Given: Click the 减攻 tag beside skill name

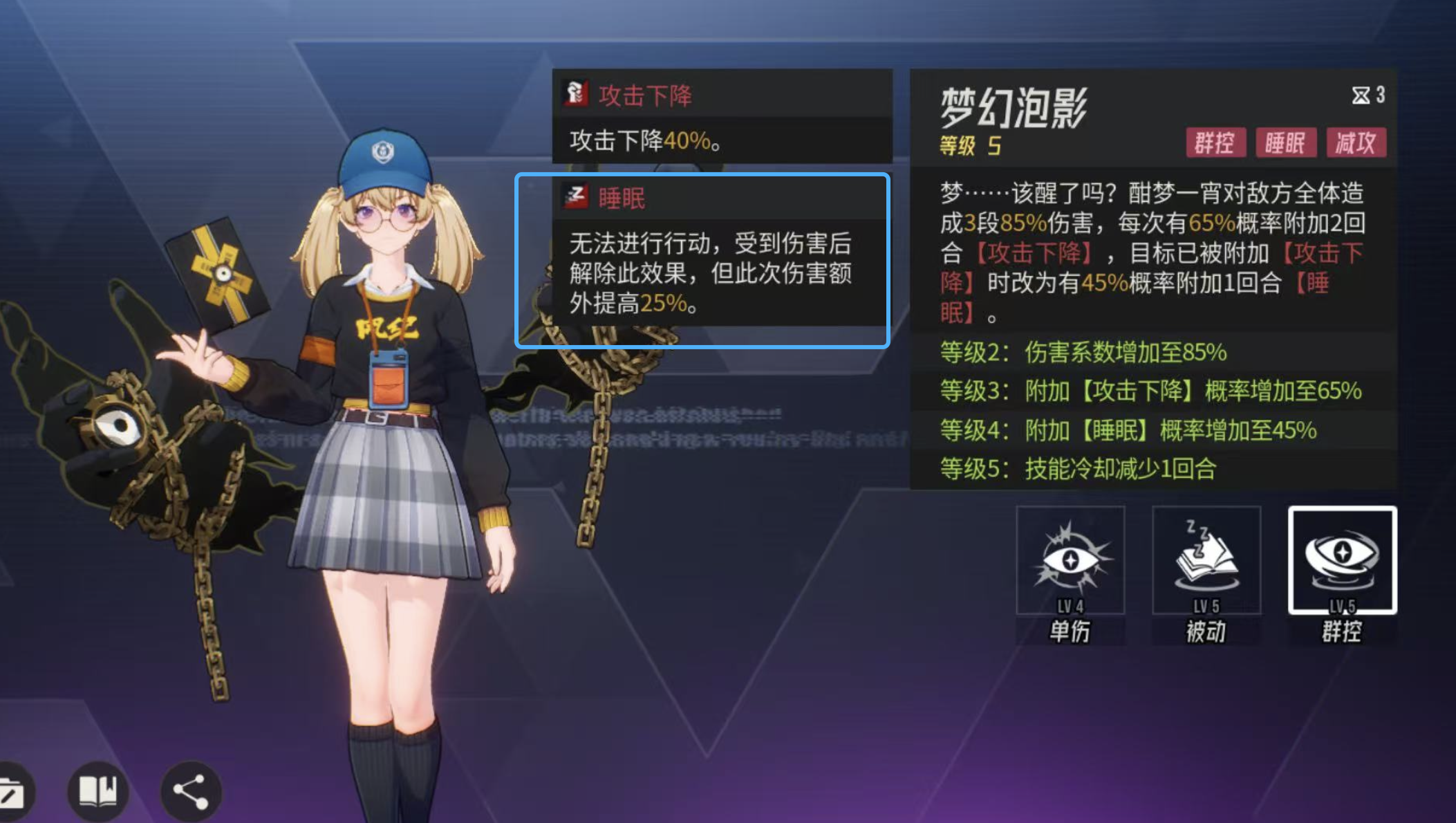Looking at the screenshot, I should tap(1356, 143).
